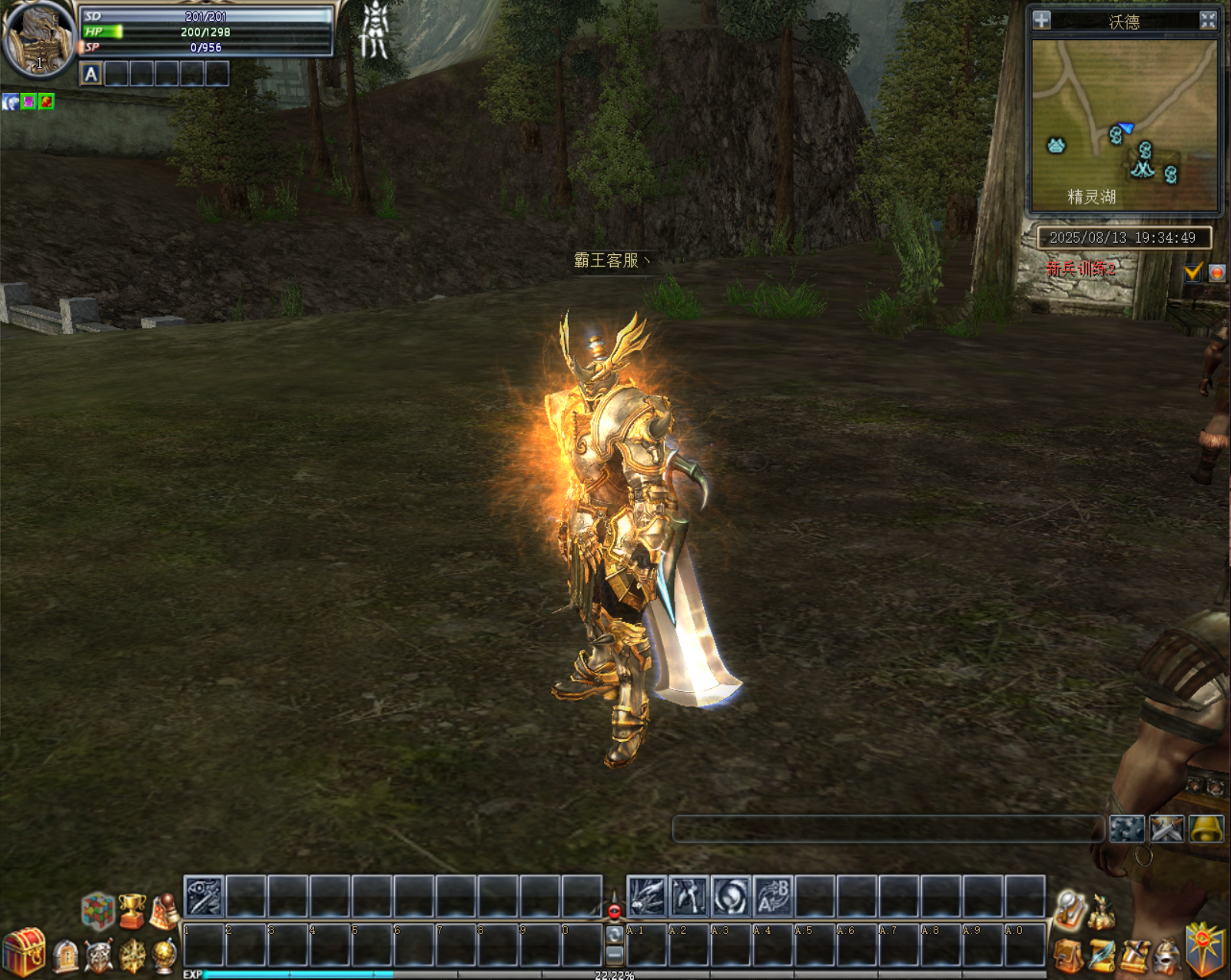Ring the golden bell button
This screenshot has height=980, width=1231.
coord(1206,829)
